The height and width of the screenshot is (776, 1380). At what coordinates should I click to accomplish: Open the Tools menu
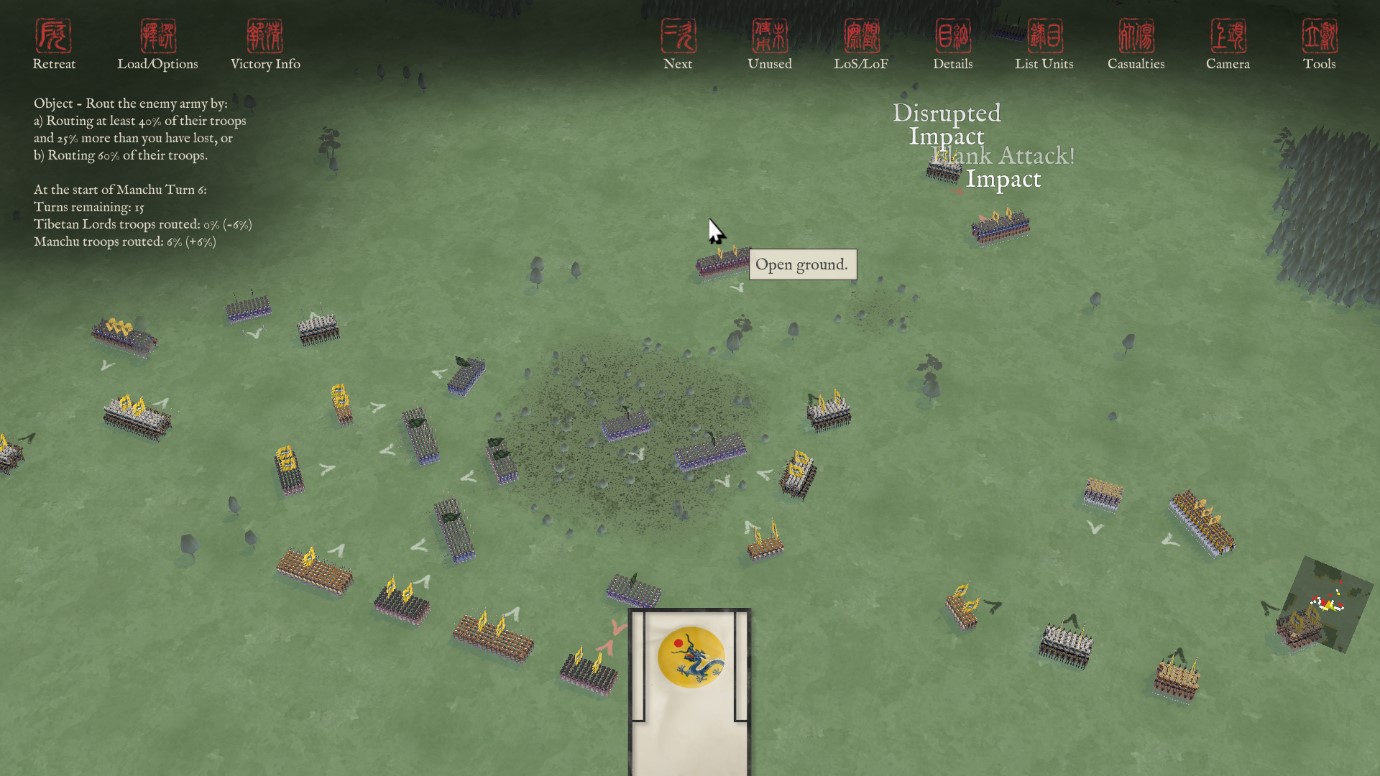point(1319,45)
